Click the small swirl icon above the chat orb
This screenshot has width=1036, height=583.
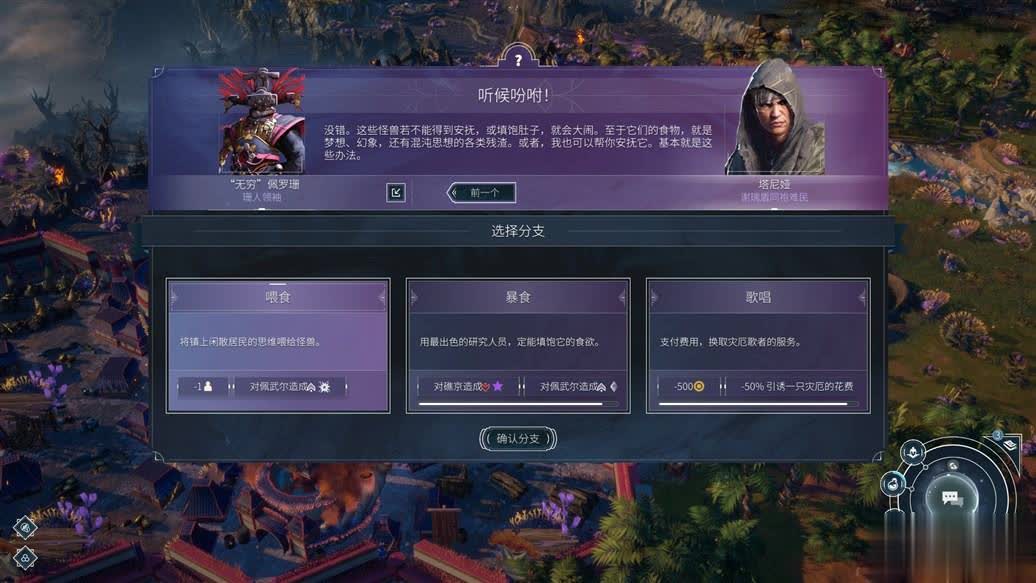pos(953,465)
